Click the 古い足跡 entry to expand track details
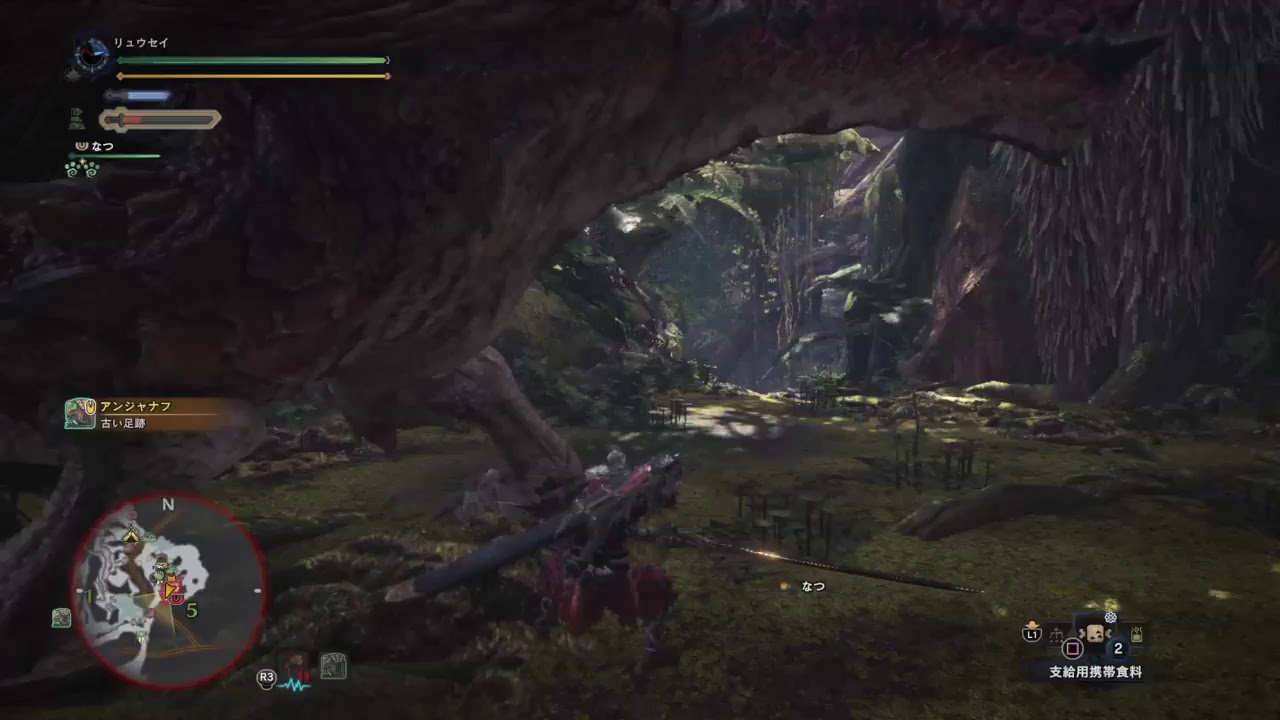Viewport: 1280px width, 720px height. [123, 422]
